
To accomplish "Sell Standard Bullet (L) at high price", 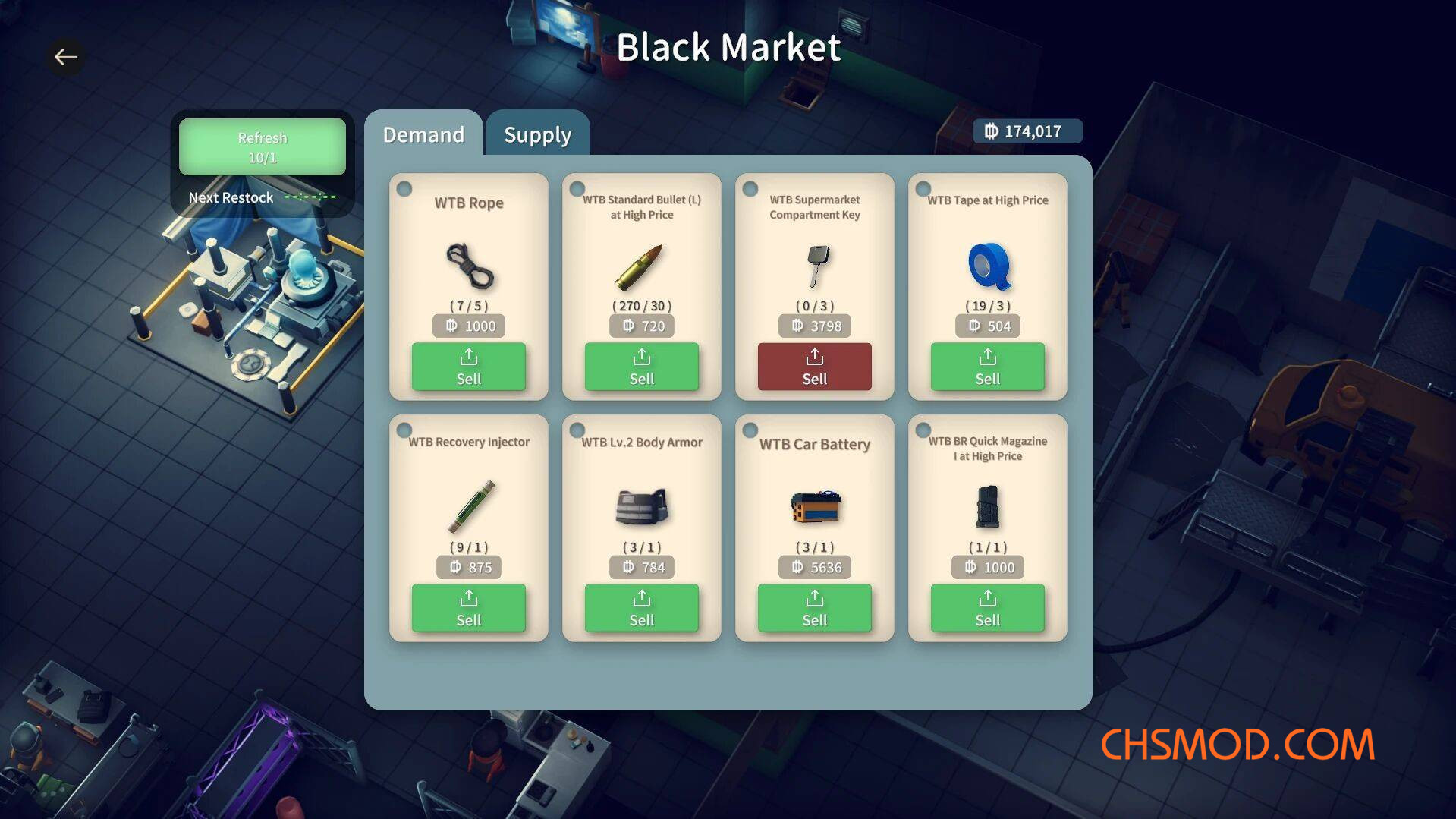I will [x=641, y=367].
